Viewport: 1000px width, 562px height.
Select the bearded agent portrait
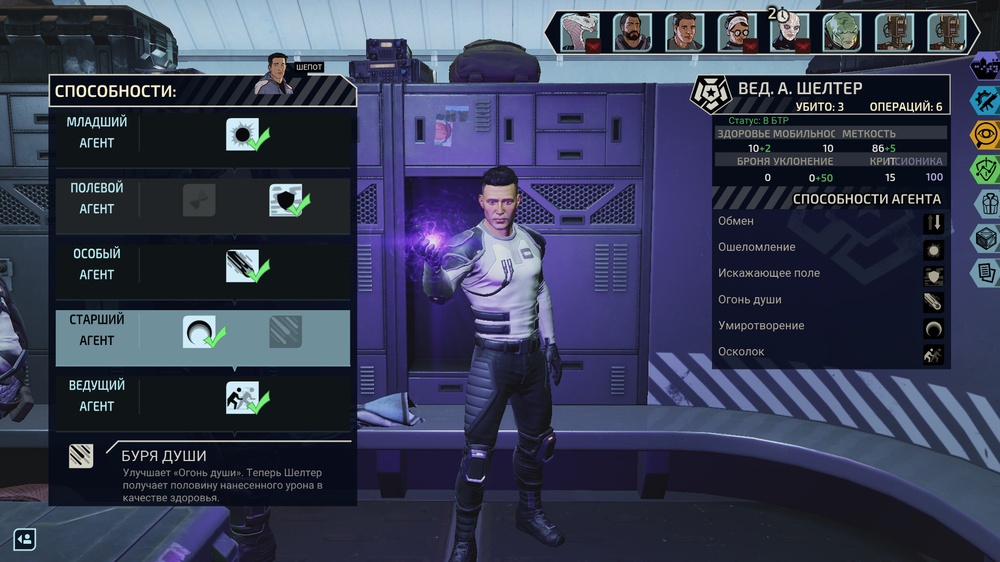[x=632, y=32]
